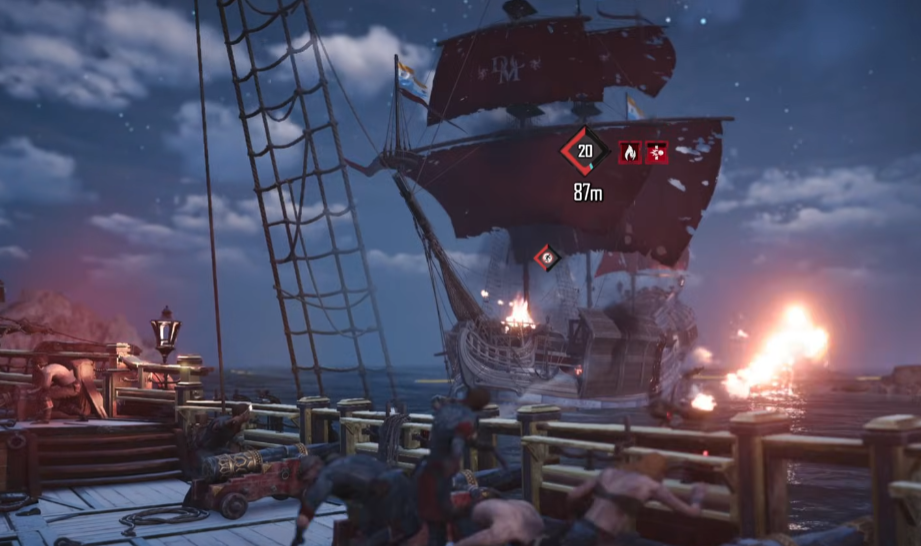Target the small red diamond weak point marker

point(546,258)
